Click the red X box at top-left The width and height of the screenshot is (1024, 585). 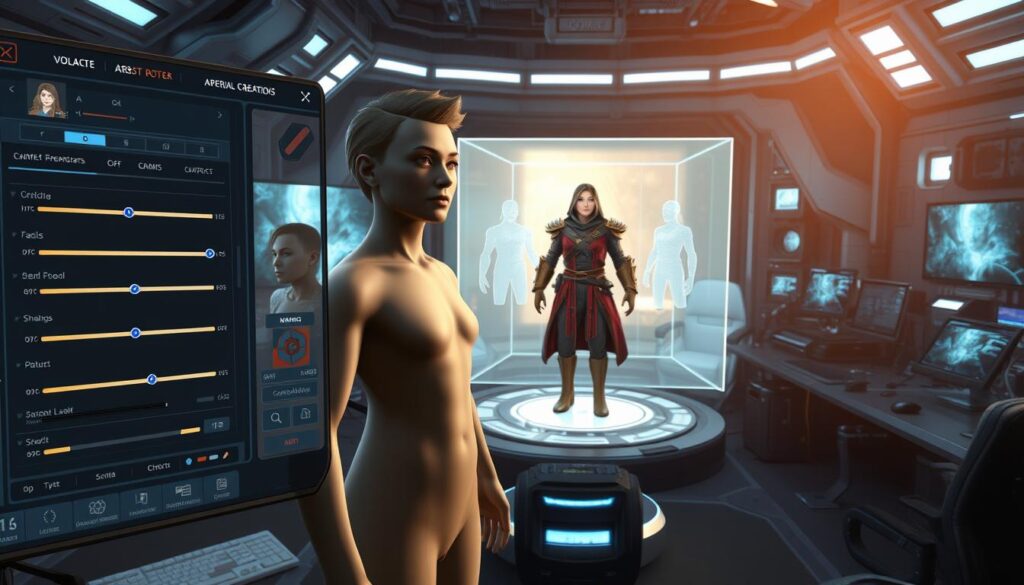click(6, 52)
